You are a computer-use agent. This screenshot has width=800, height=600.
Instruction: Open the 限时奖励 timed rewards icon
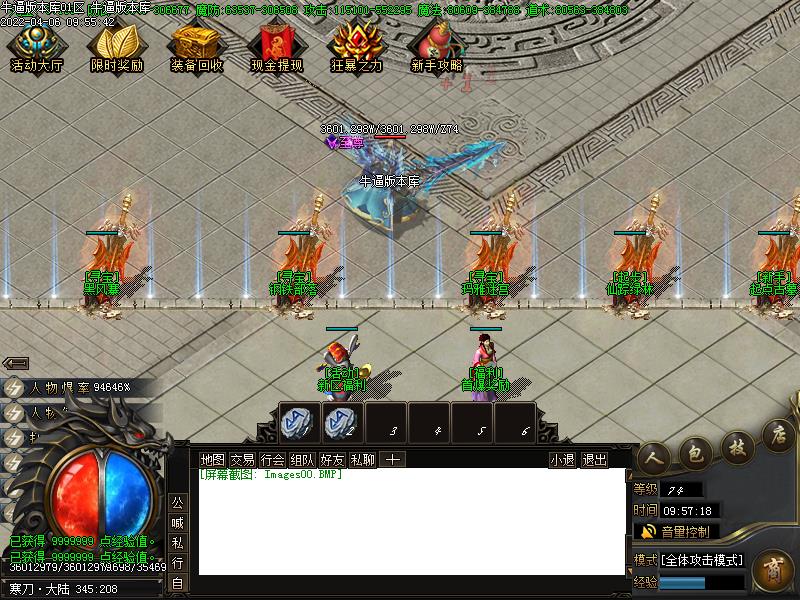click(x=116, y=45)
